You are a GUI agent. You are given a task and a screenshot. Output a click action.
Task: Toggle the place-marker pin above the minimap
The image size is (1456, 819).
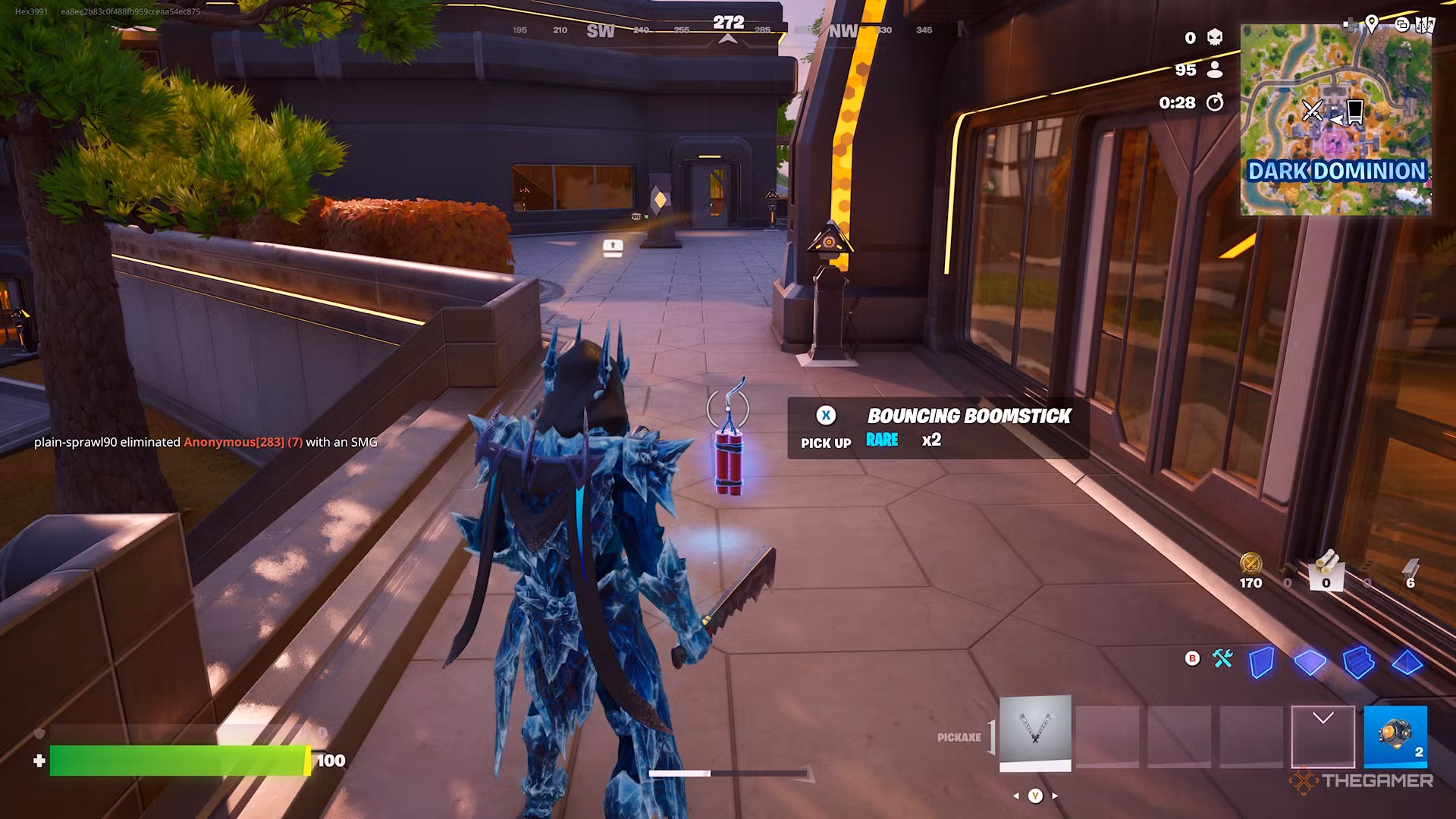(x=1372, y=25)
